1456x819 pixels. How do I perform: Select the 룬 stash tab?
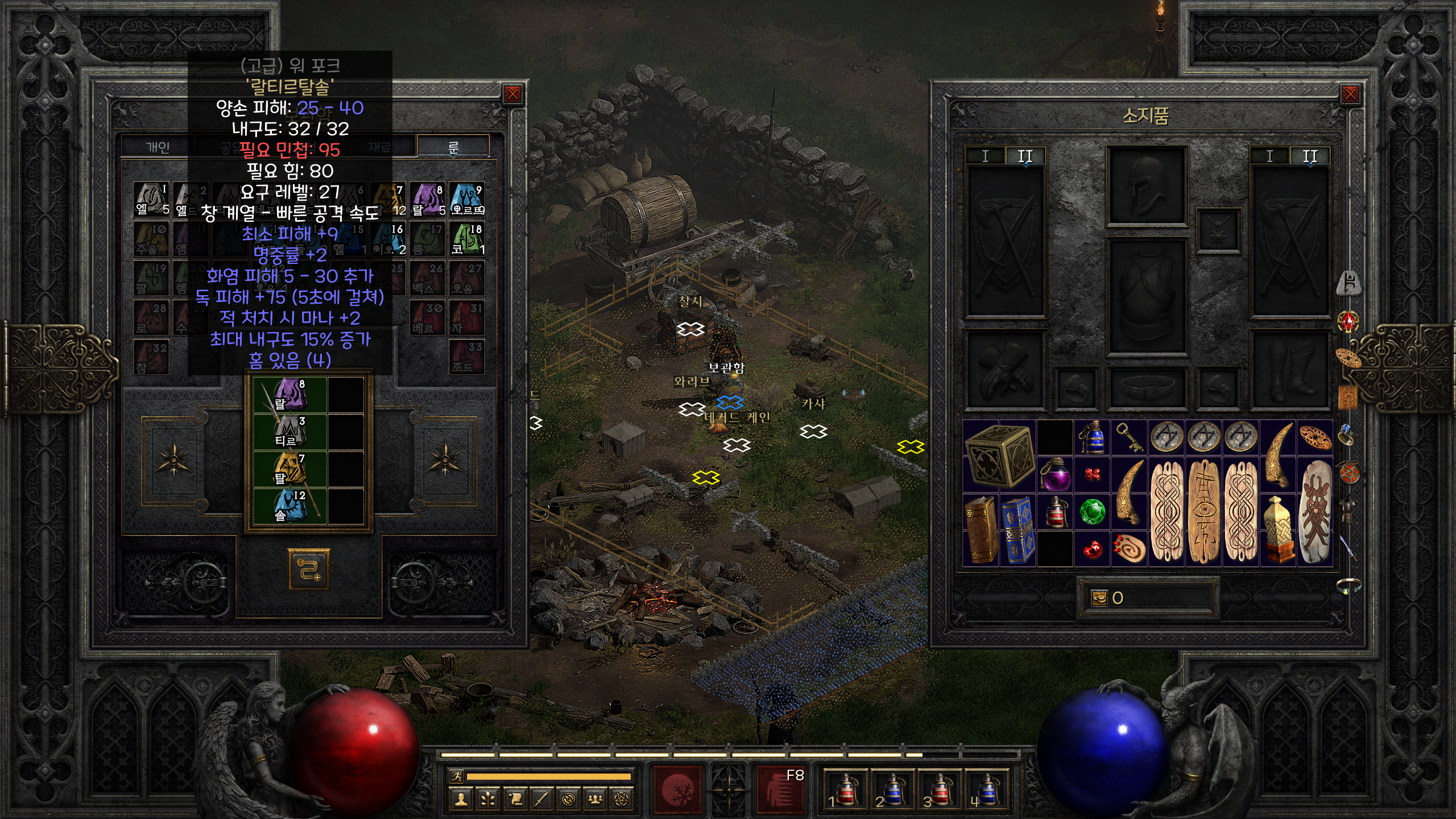[x=453, y=148]
